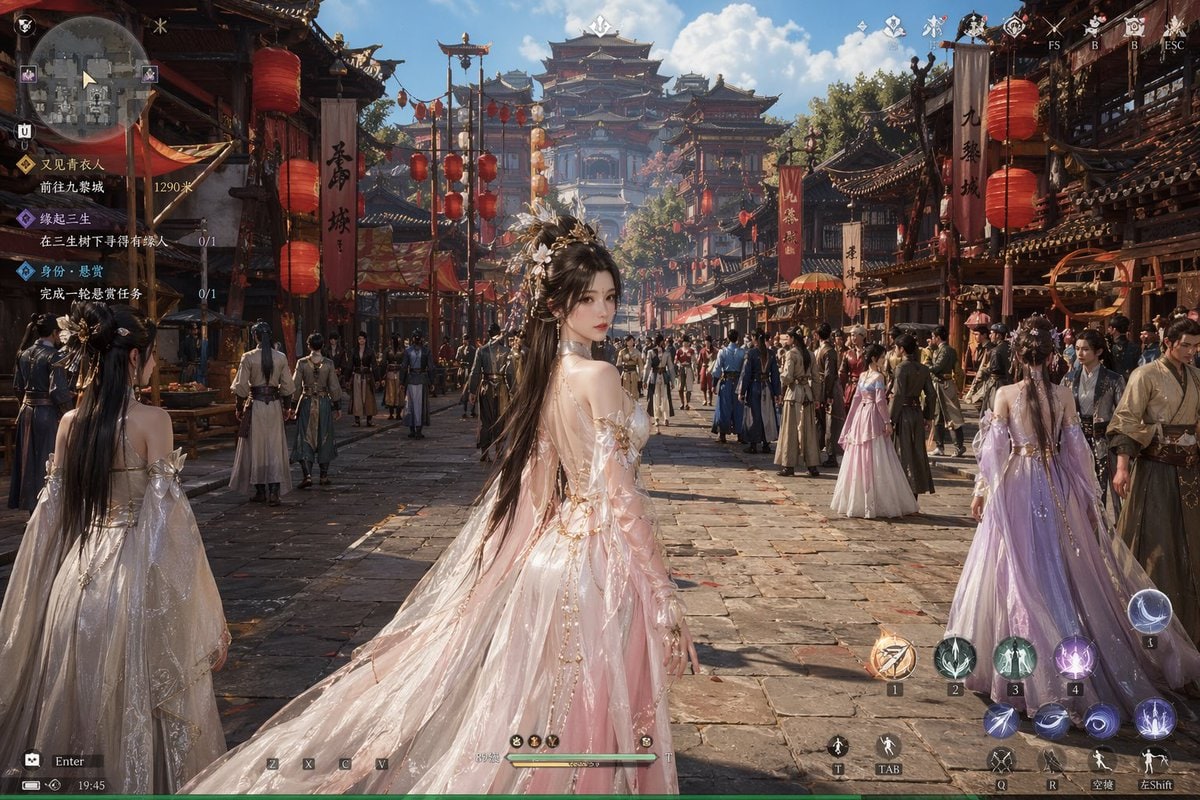Cast the purple lotus skill in slot 4

click(x=1074, y=657)
